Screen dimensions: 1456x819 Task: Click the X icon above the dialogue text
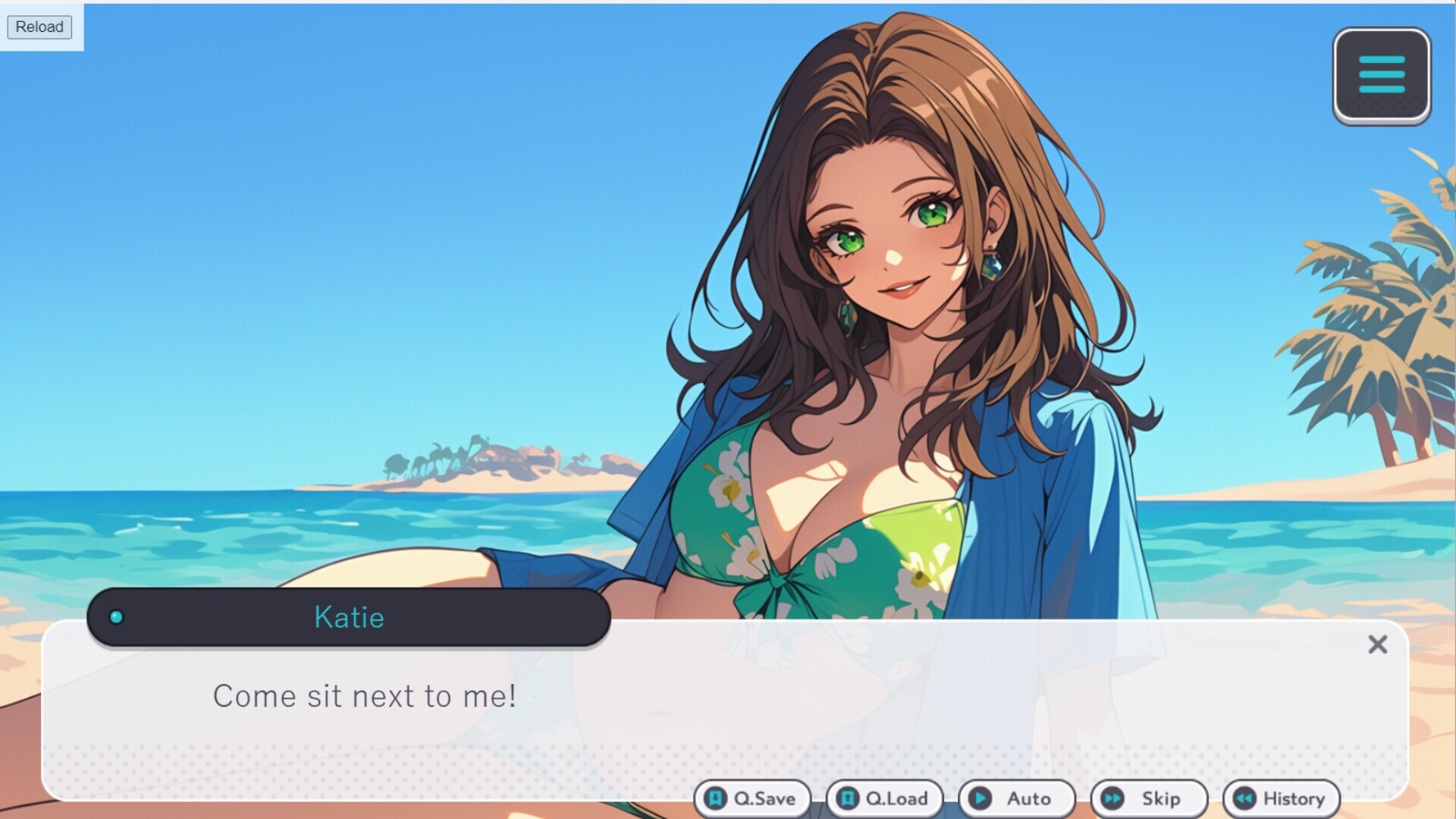coord(1378,645)
